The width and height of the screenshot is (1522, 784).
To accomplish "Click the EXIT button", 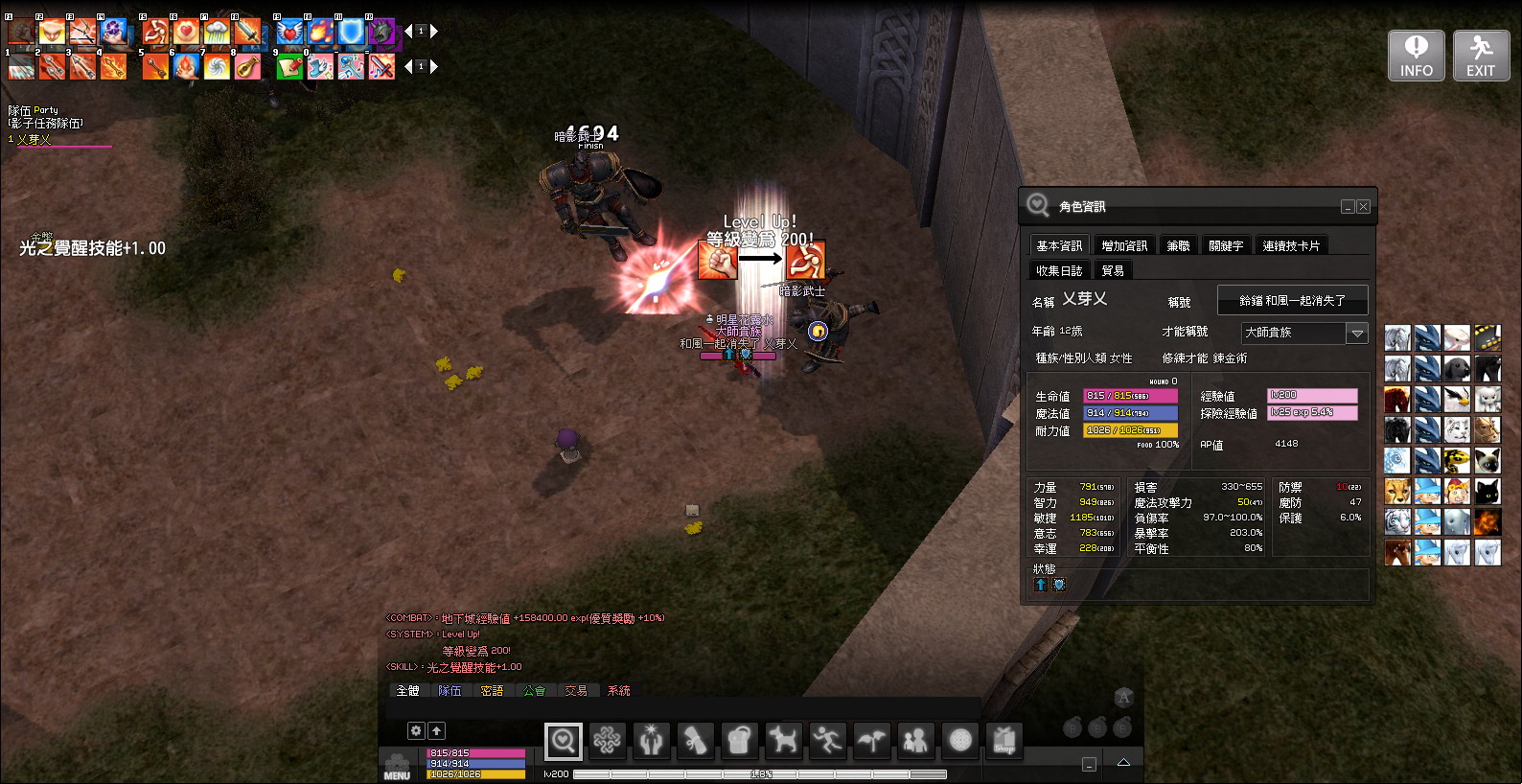I will click(x=1481, y=56).
